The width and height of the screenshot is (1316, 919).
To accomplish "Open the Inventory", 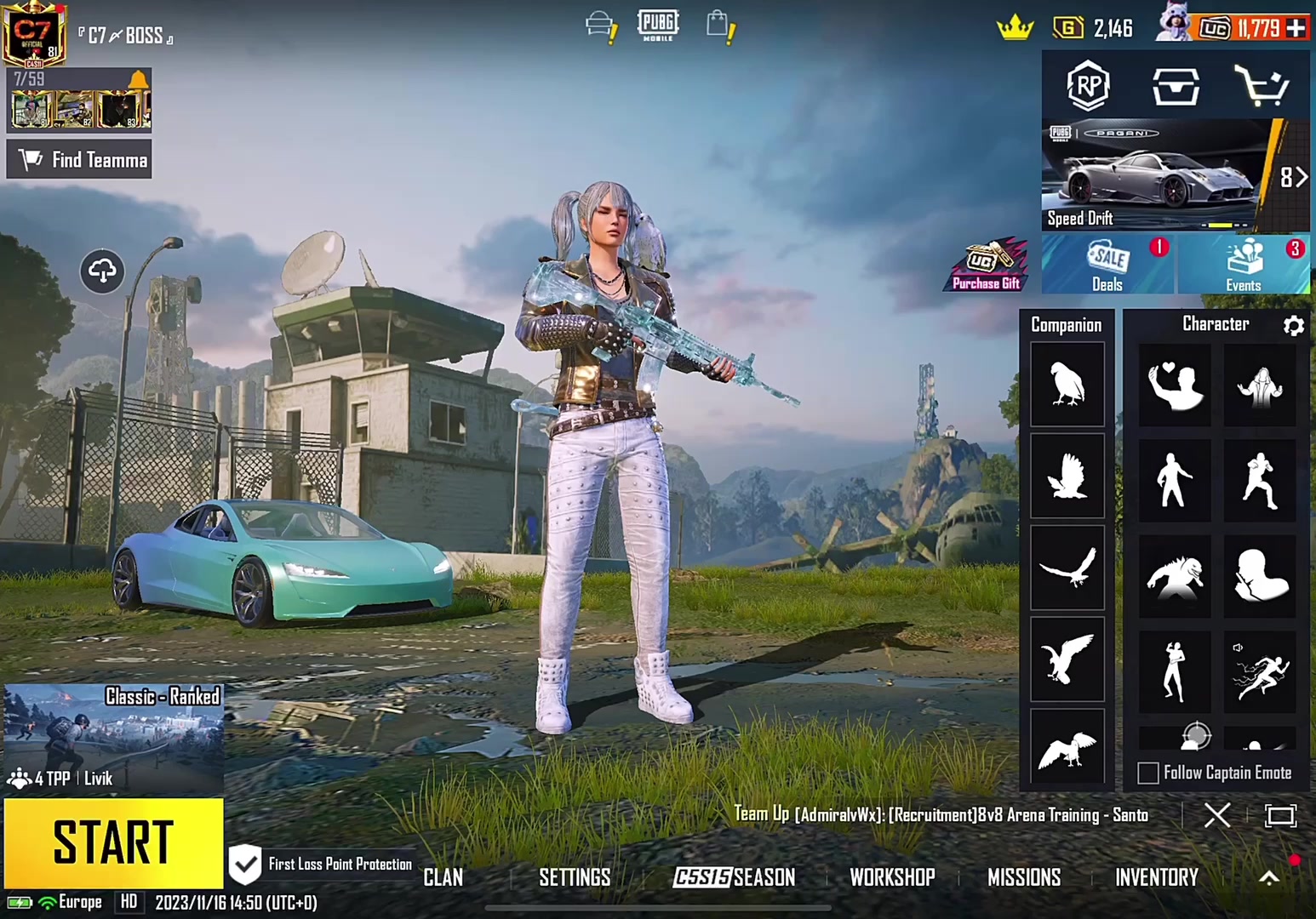I will pos(1157,877).
